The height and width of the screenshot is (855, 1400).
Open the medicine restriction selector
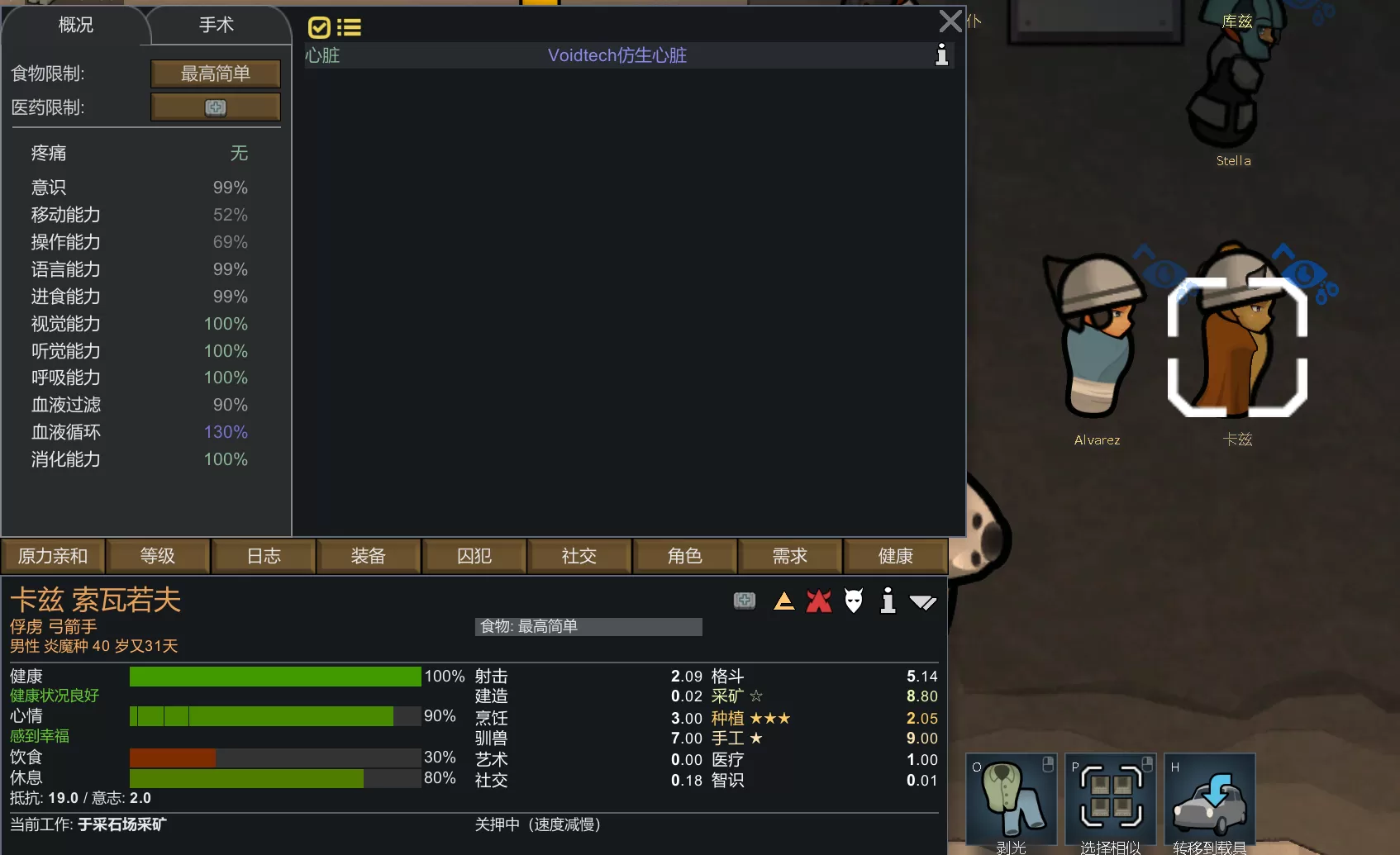215,107
